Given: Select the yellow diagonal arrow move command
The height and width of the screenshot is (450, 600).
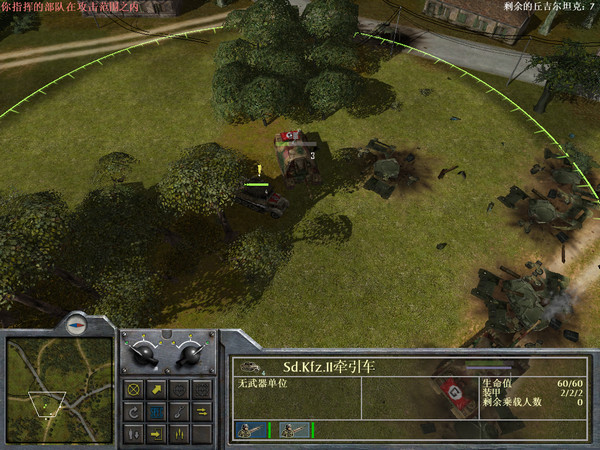Looking at the screenshot, I should click(x=156, y=389).
